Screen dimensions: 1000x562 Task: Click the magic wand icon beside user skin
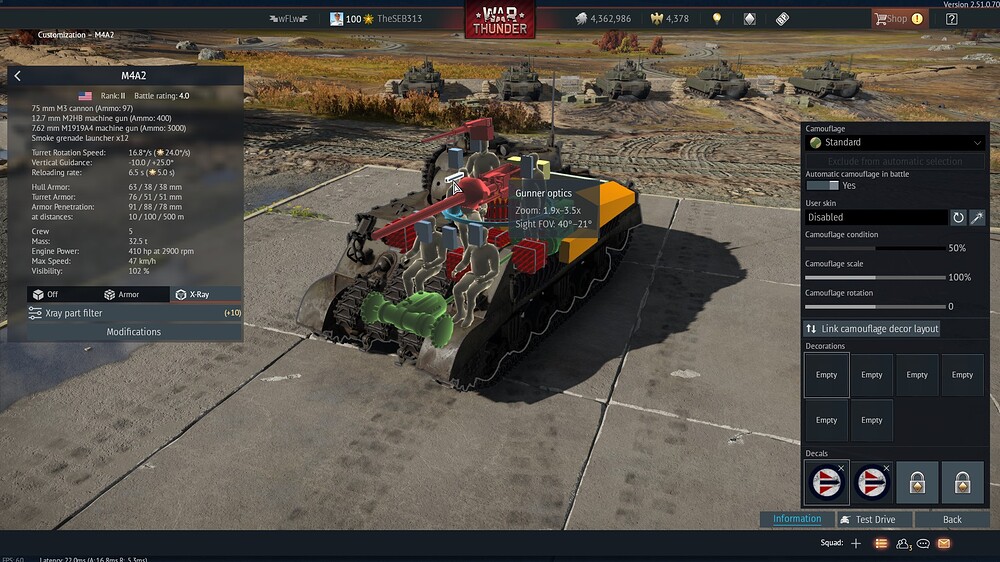(x=977, y=217)
